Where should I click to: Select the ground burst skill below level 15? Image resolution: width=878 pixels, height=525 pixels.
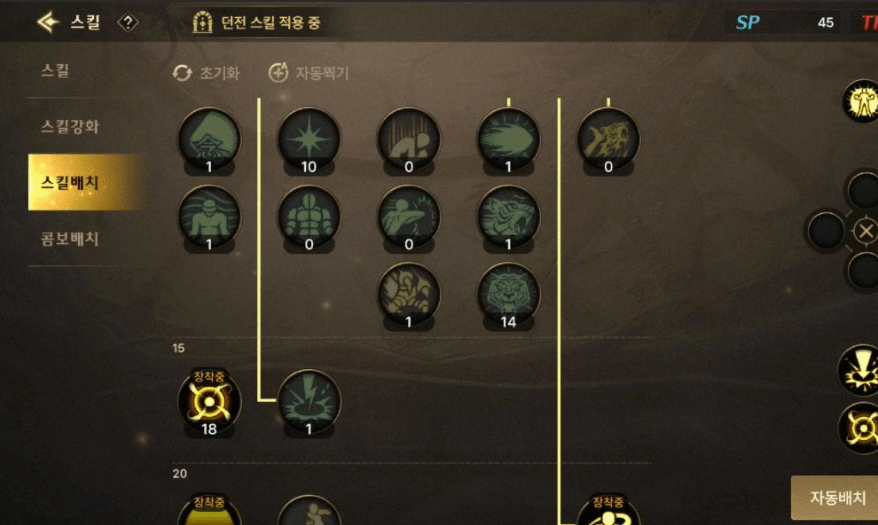click(308, 401)
